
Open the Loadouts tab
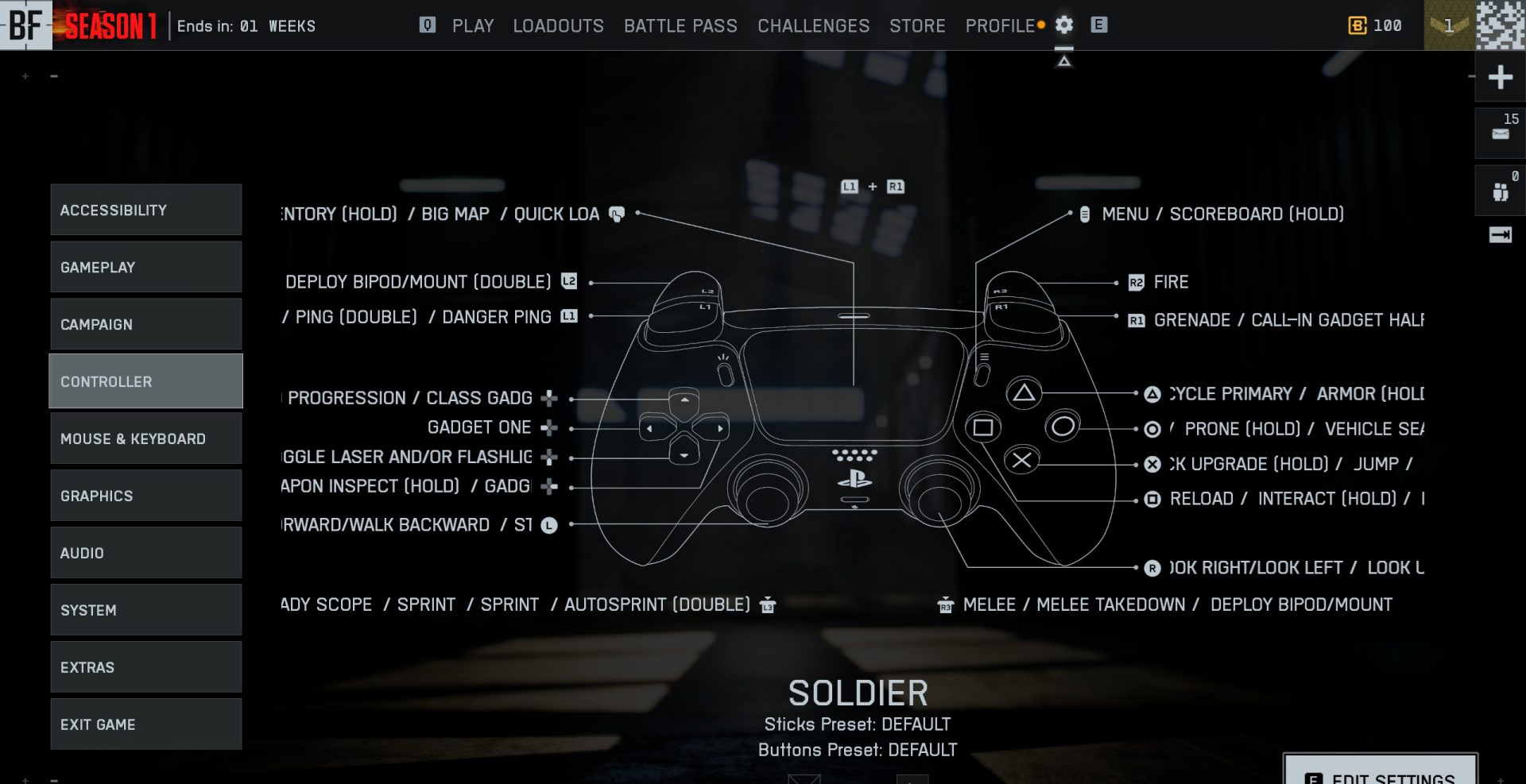click(x=558, y=26)
